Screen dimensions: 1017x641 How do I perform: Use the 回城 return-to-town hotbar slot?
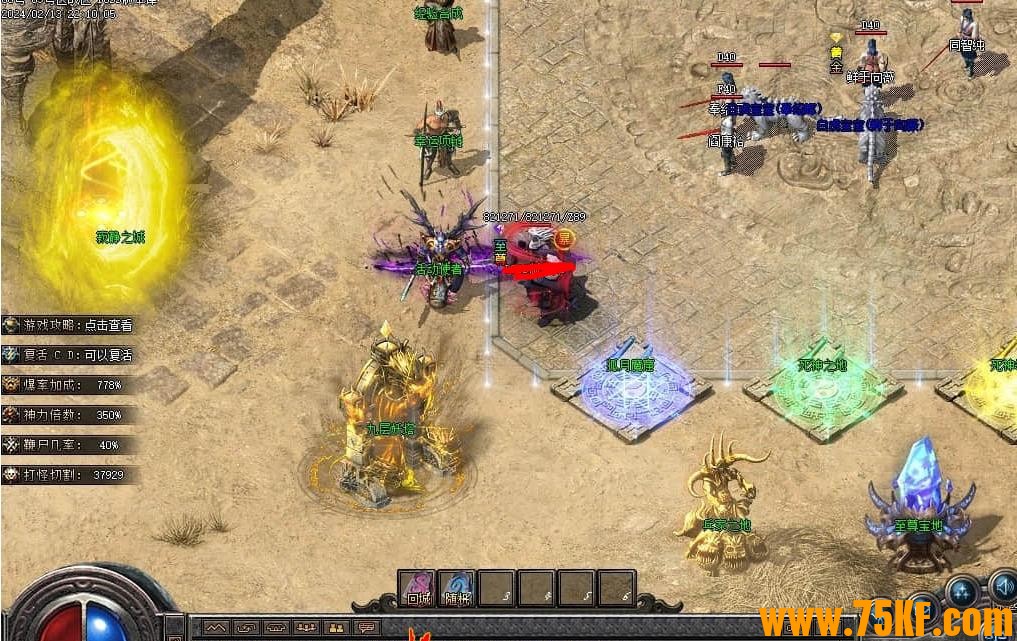417,589
